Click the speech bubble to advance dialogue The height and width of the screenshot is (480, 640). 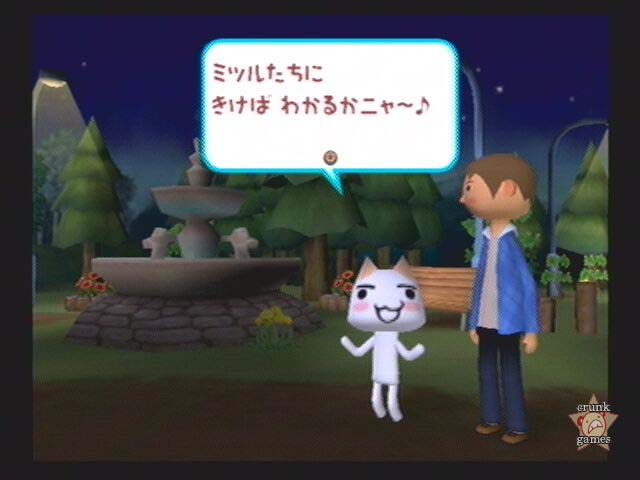[x=330, y=105]
